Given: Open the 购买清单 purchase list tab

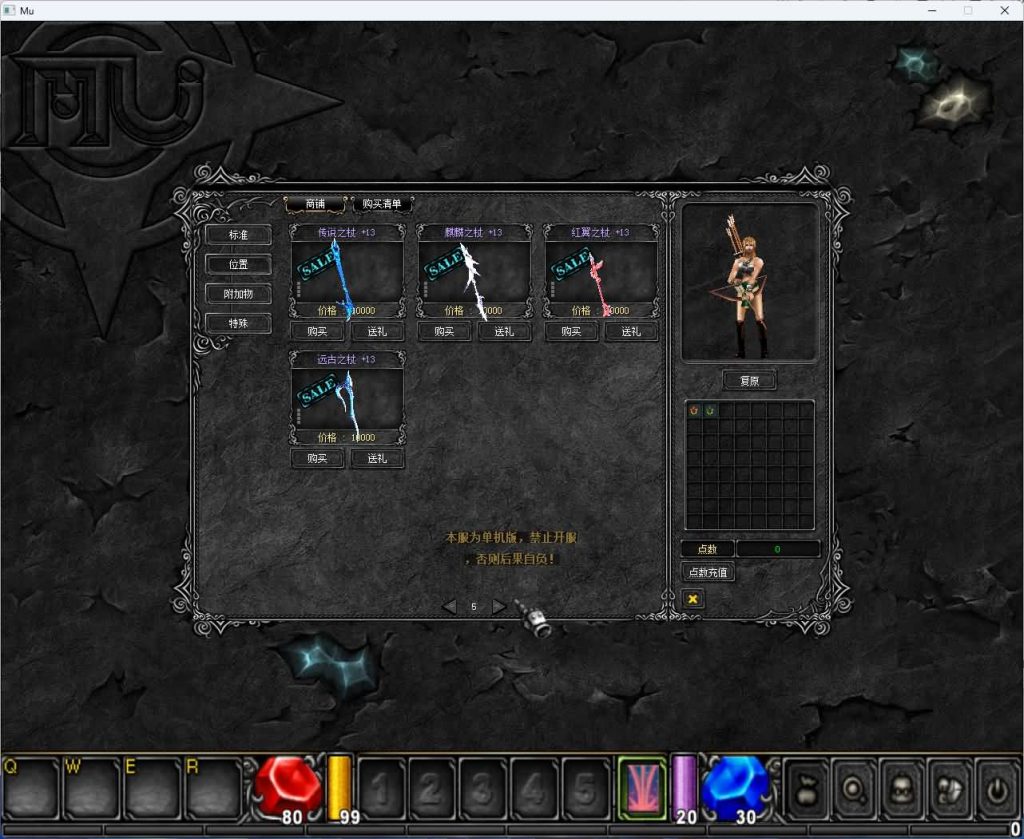Looking at the screenshot, I should (382, 204).
